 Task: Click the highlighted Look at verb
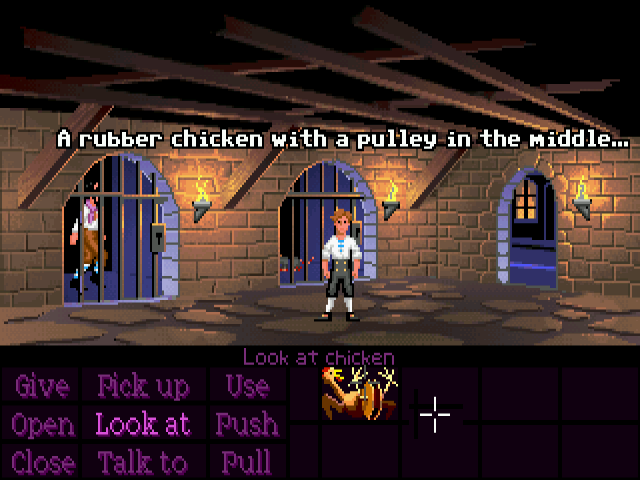click(x=143, y=424)
